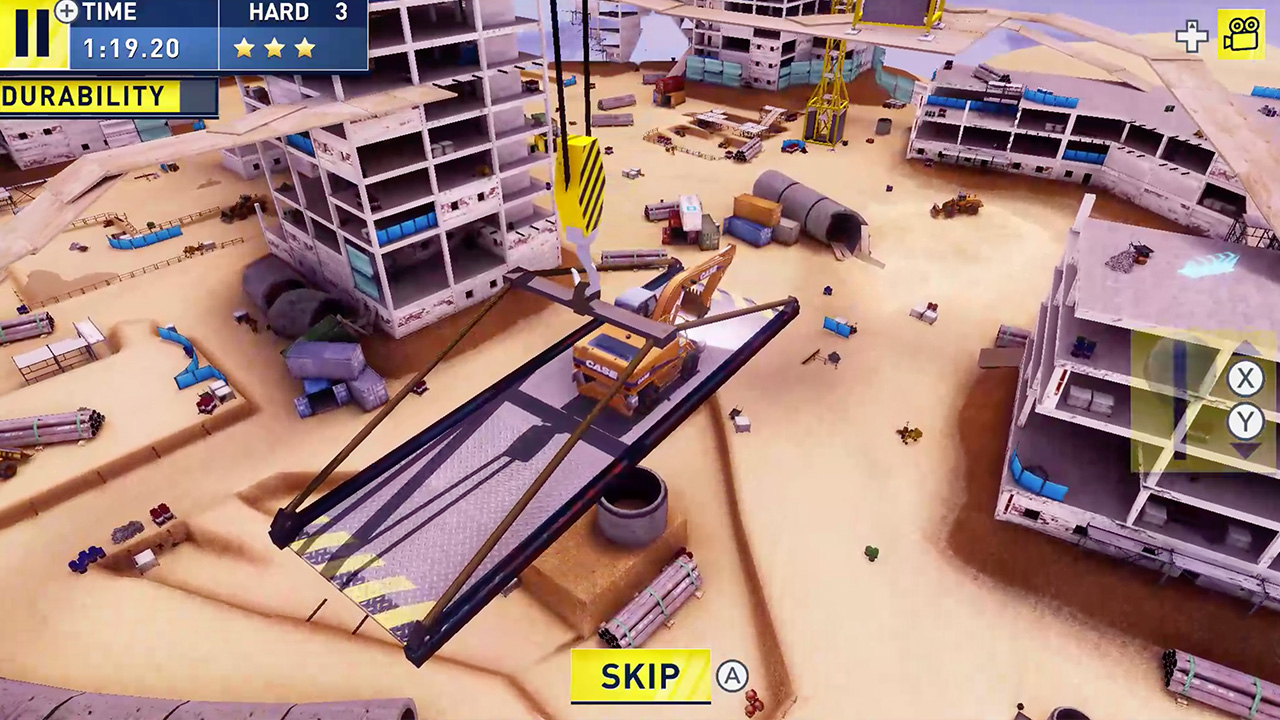
Task: Click the first star under HARD
Action: click(x=244, y=47)
